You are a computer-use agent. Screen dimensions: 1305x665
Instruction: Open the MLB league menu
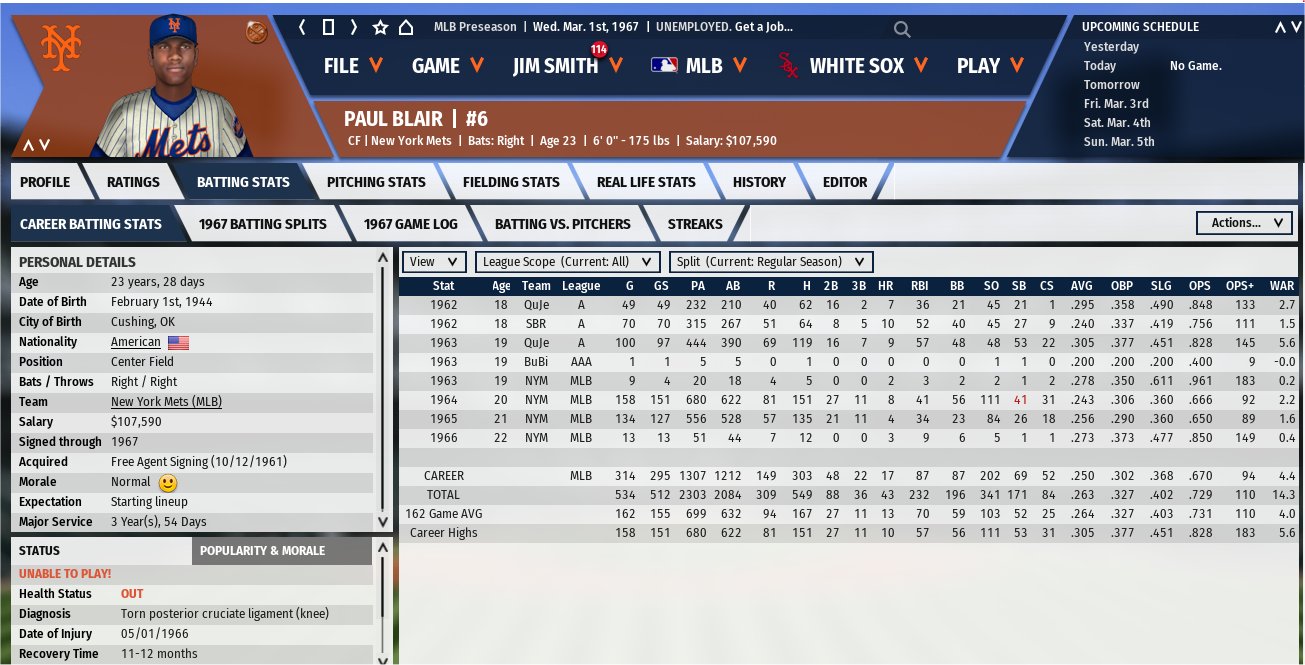point(699,66)
